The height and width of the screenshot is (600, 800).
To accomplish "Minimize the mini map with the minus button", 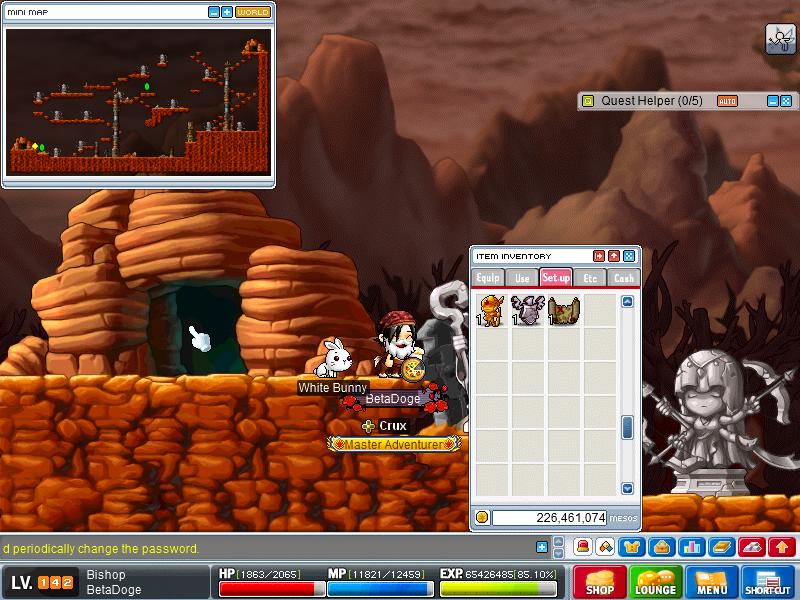I will click(214, 12).
